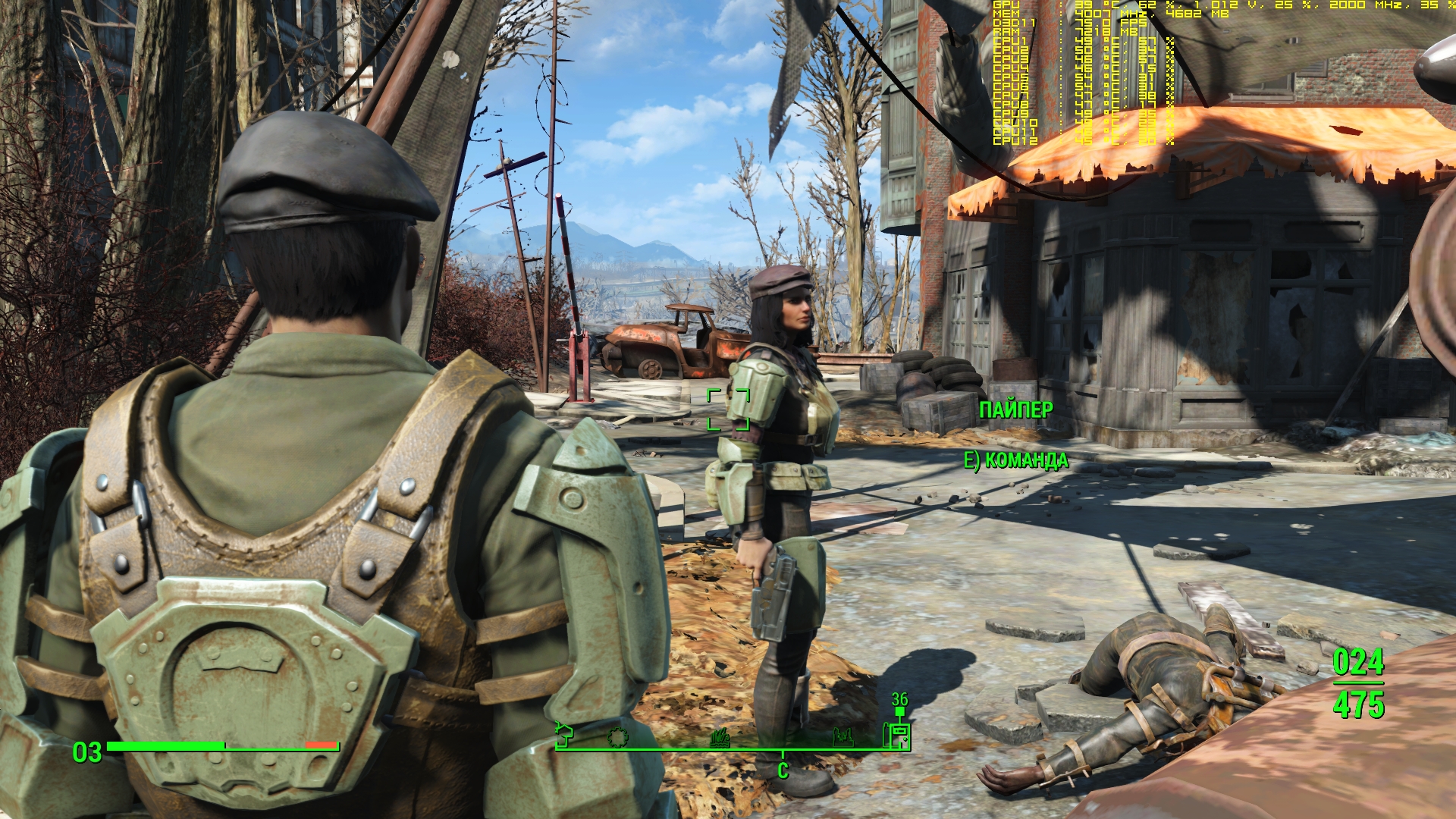Select the gear-shaped compass marker
Viewport: 1456px width, 819px height.
(x=617, y=736)
